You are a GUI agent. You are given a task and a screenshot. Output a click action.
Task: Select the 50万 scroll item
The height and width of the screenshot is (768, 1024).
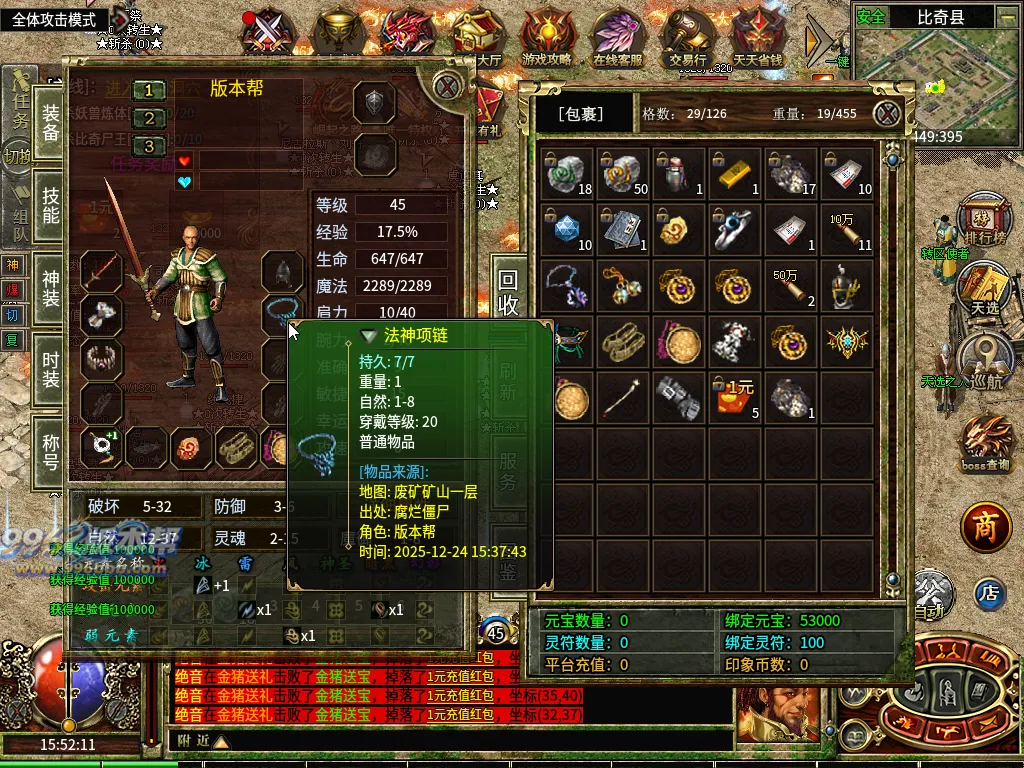(793, 287)
